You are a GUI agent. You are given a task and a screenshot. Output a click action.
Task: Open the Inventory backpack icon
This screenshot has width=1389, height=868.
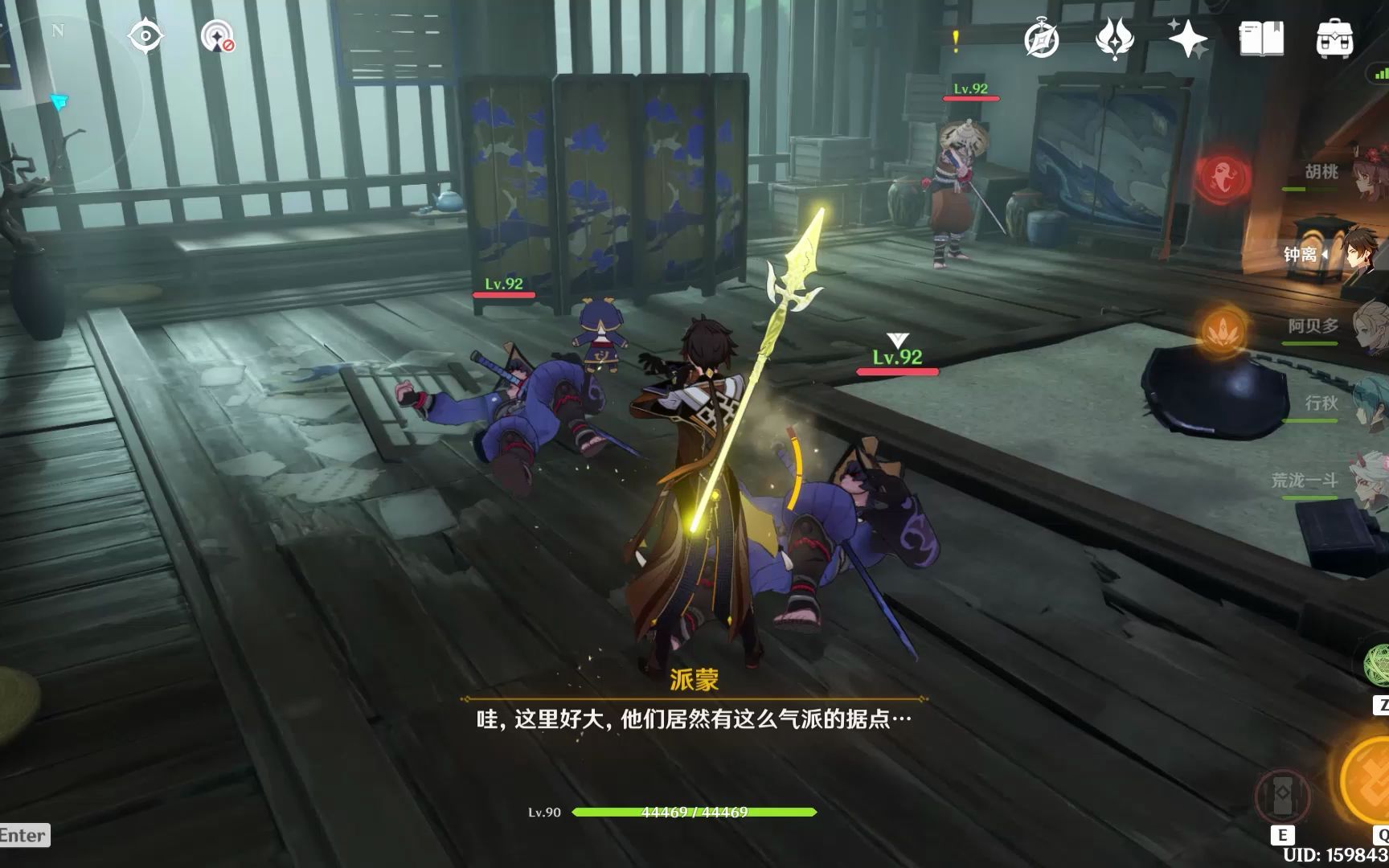tap(1334, 39)
